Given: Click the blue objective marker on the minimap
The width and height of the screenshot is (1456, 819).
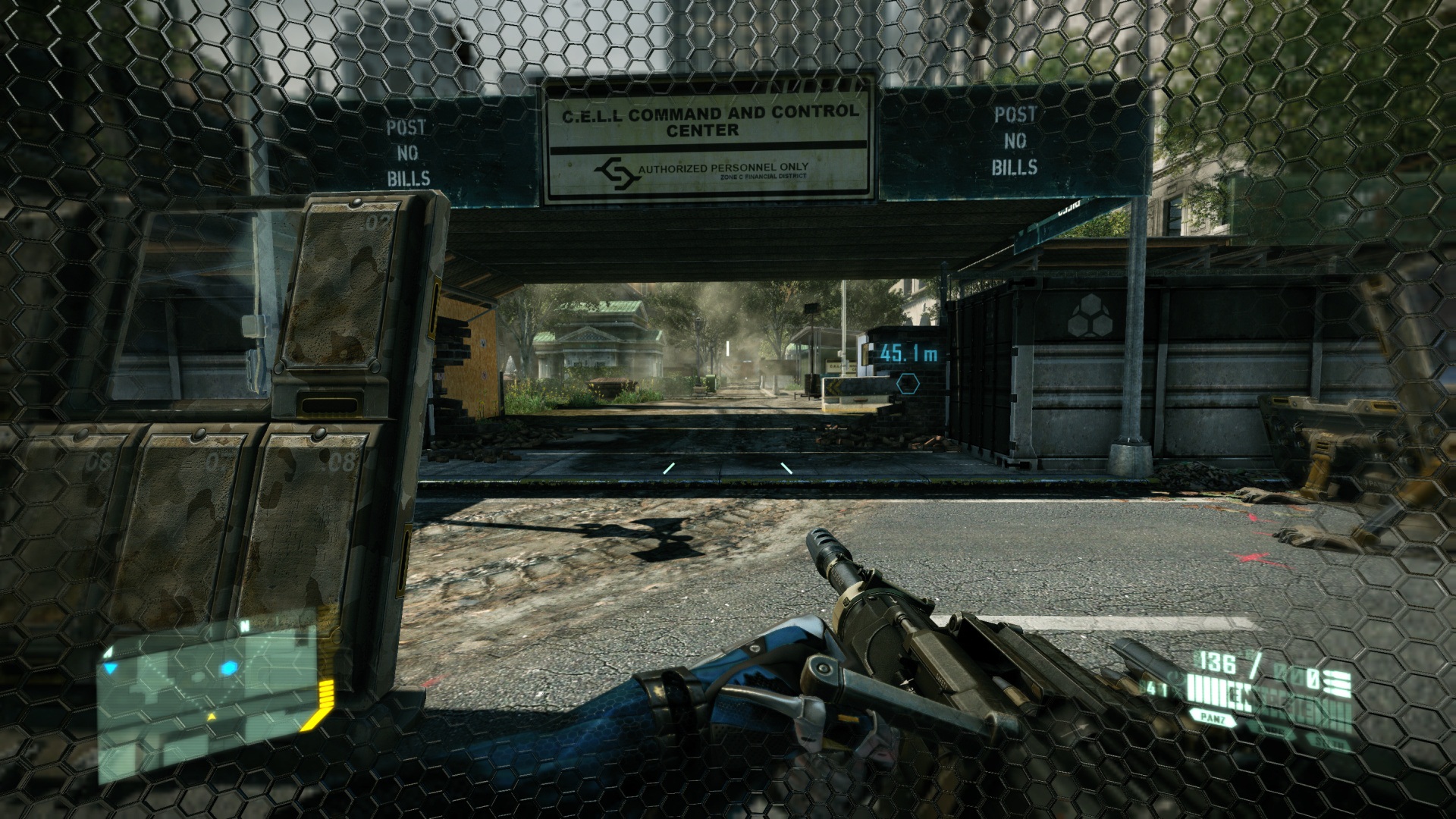Looking at the screenshot, I should tap(228, 668).
